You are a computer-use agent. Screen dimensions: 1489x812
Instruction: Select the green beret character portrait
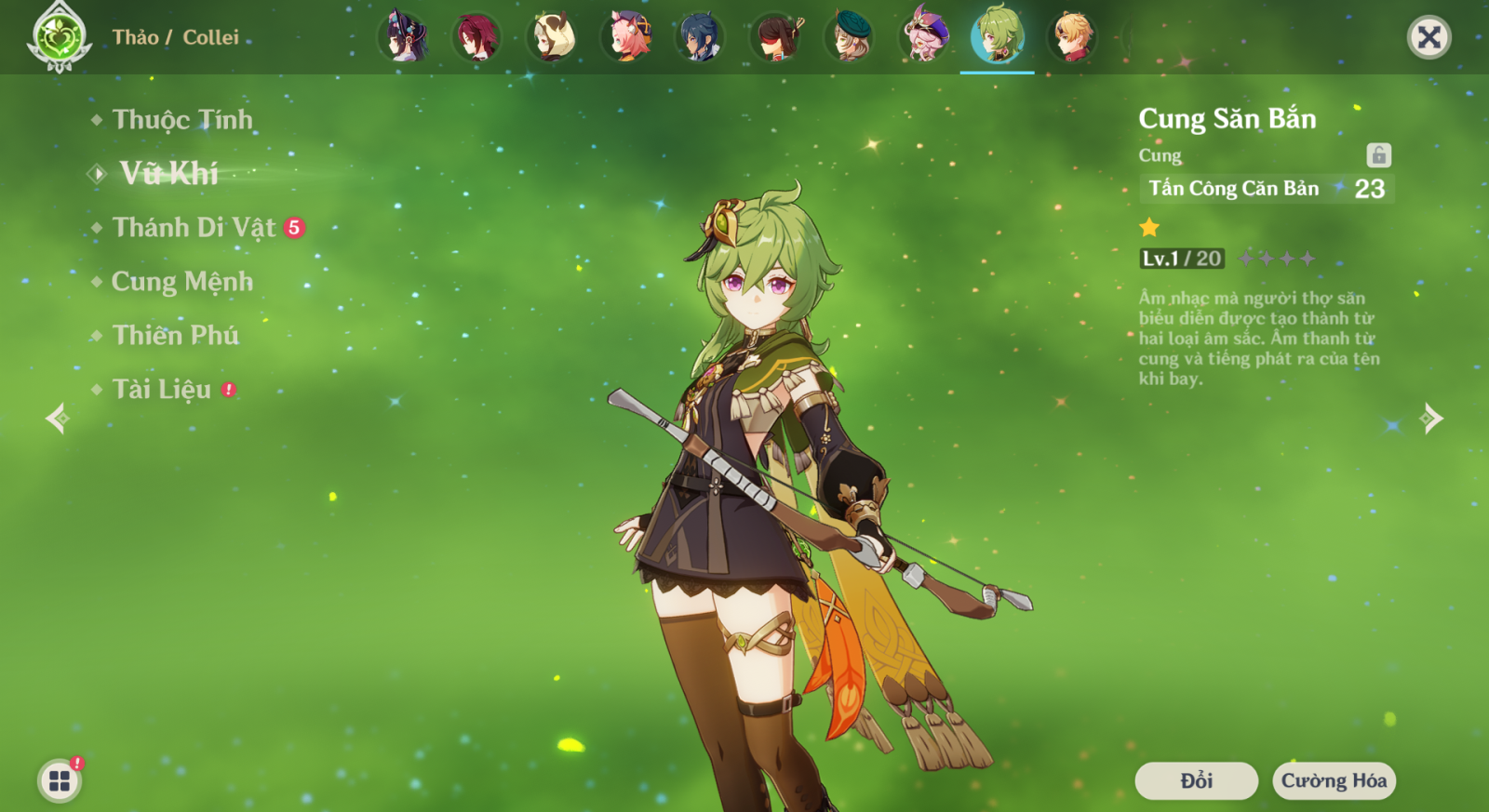click(849, 37)
